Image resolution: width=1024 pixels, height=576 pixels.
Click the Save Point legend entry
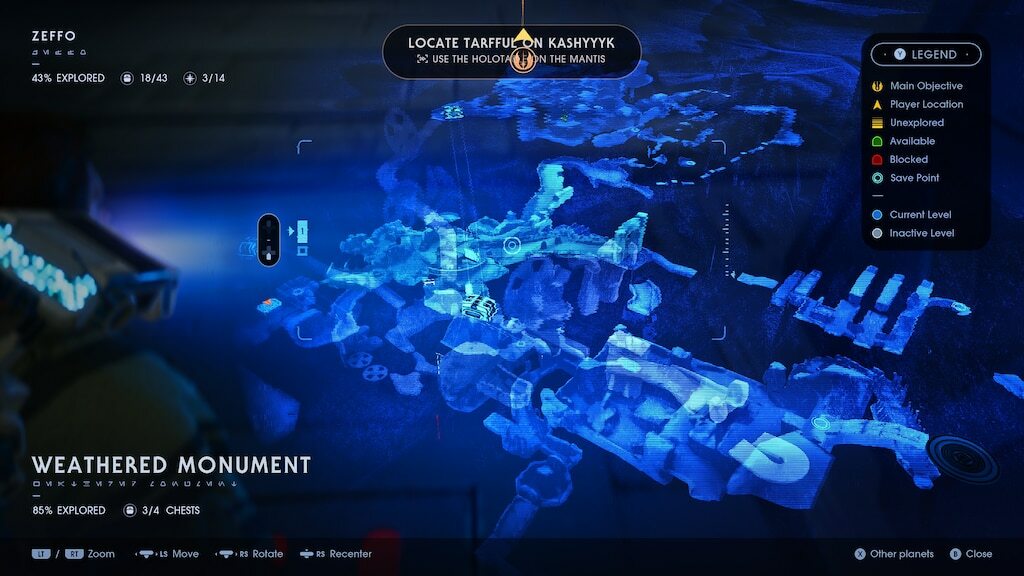[x=914, y=178]
